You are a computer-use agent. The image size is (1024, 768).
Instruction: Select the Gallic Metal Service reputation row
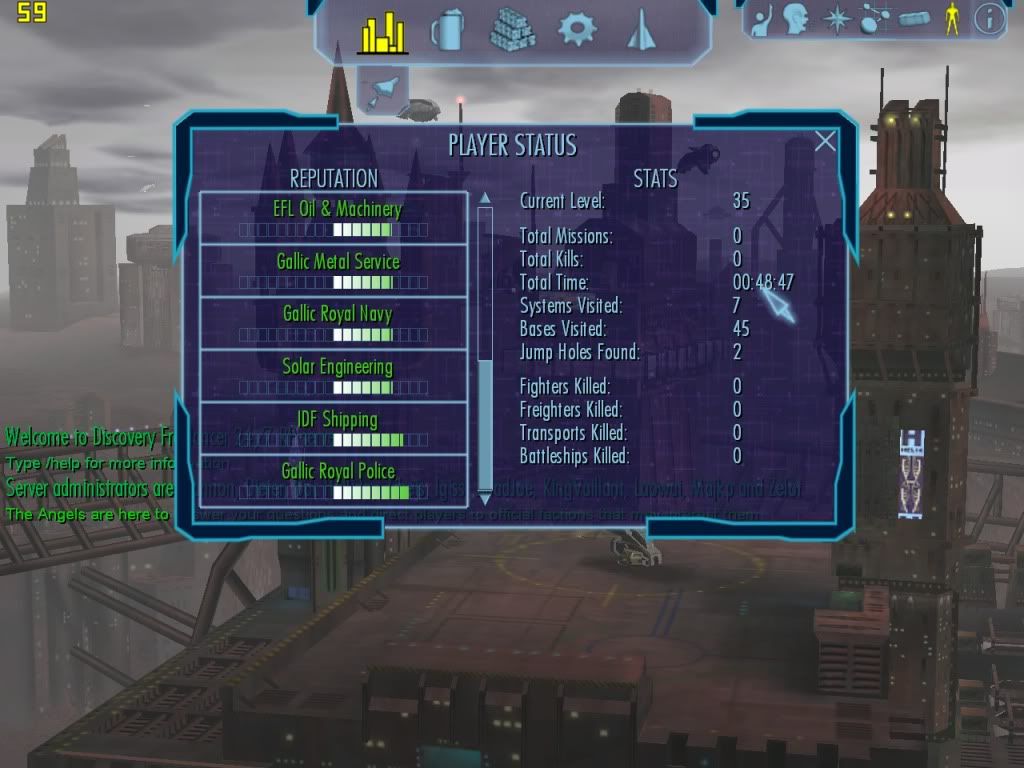coord(335,271)
